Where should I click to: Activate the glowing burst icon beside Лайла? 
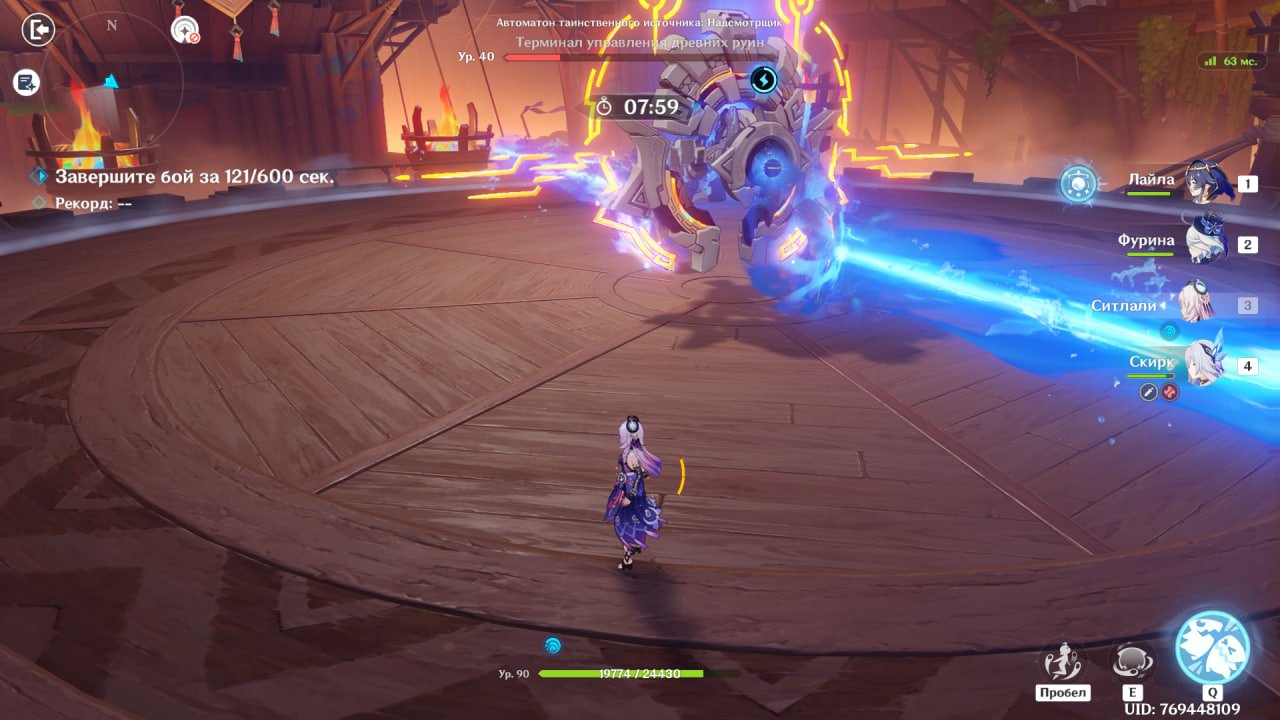pos(1078,184)
